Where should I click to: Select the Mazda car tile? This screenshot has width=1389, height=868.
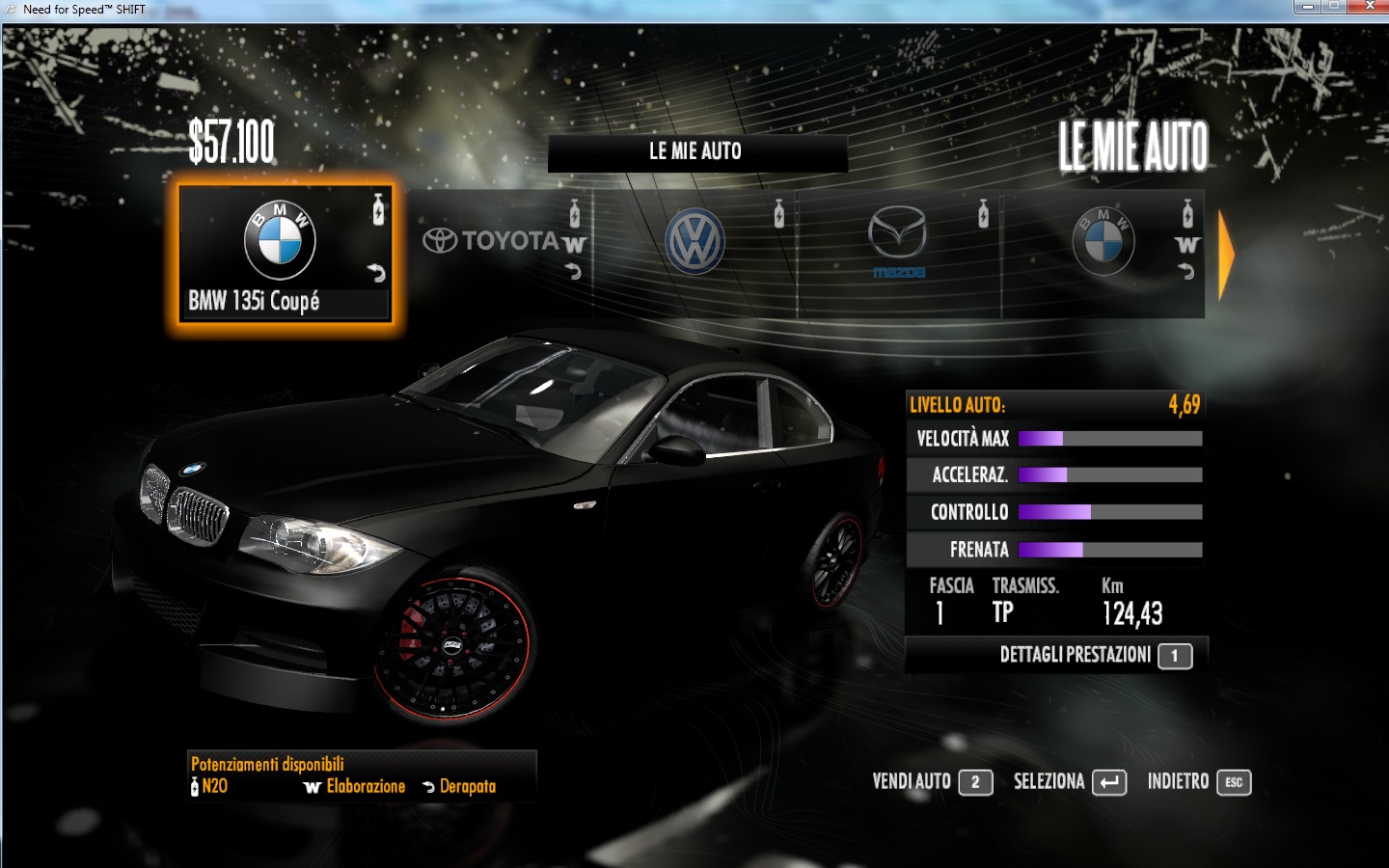point(899,253)
